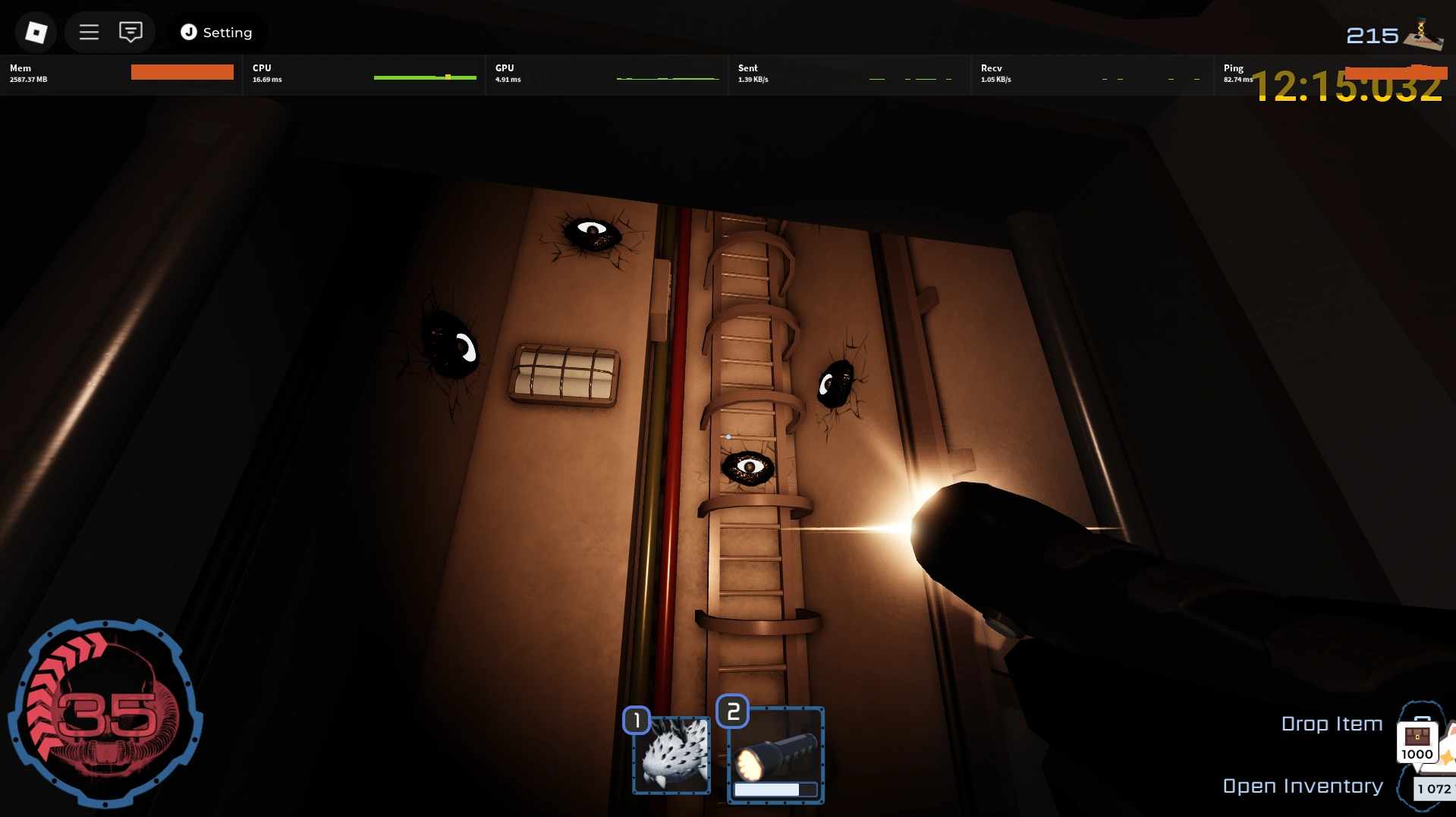Click Open Inventory
This screenshot has width=1456, height=817.
point(1301,785)
